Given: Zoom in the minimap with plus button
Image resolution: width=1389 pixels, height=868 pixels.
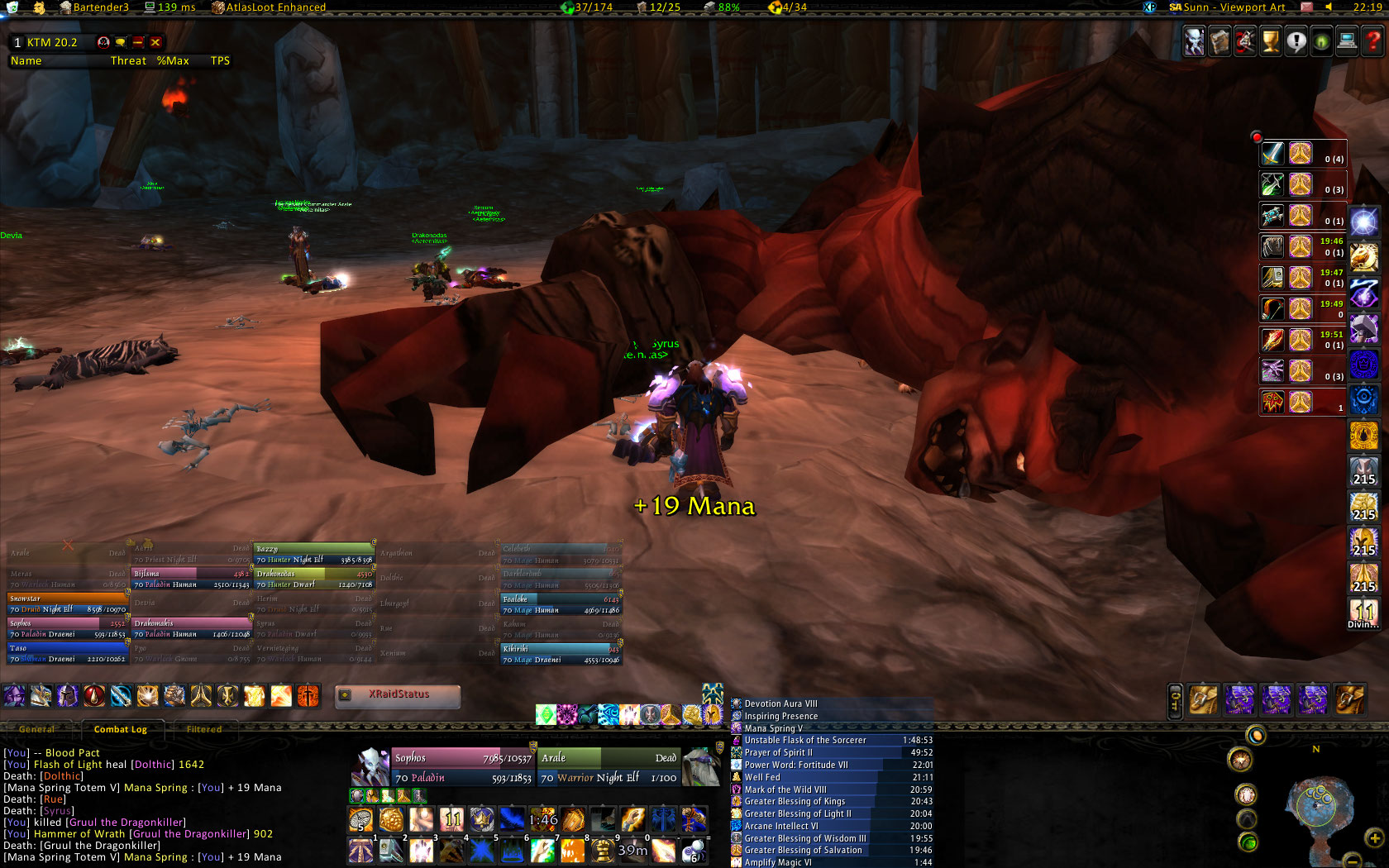Looking at the screenshot, I should pos(1374,838).
